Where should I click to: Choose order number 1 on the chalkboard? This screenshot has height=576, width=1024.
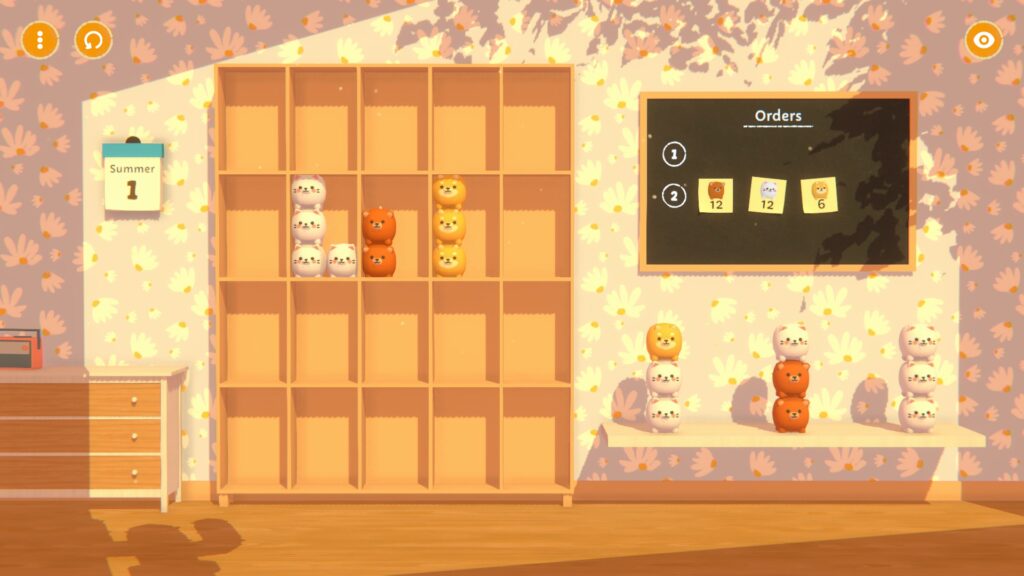coord(675,154)
